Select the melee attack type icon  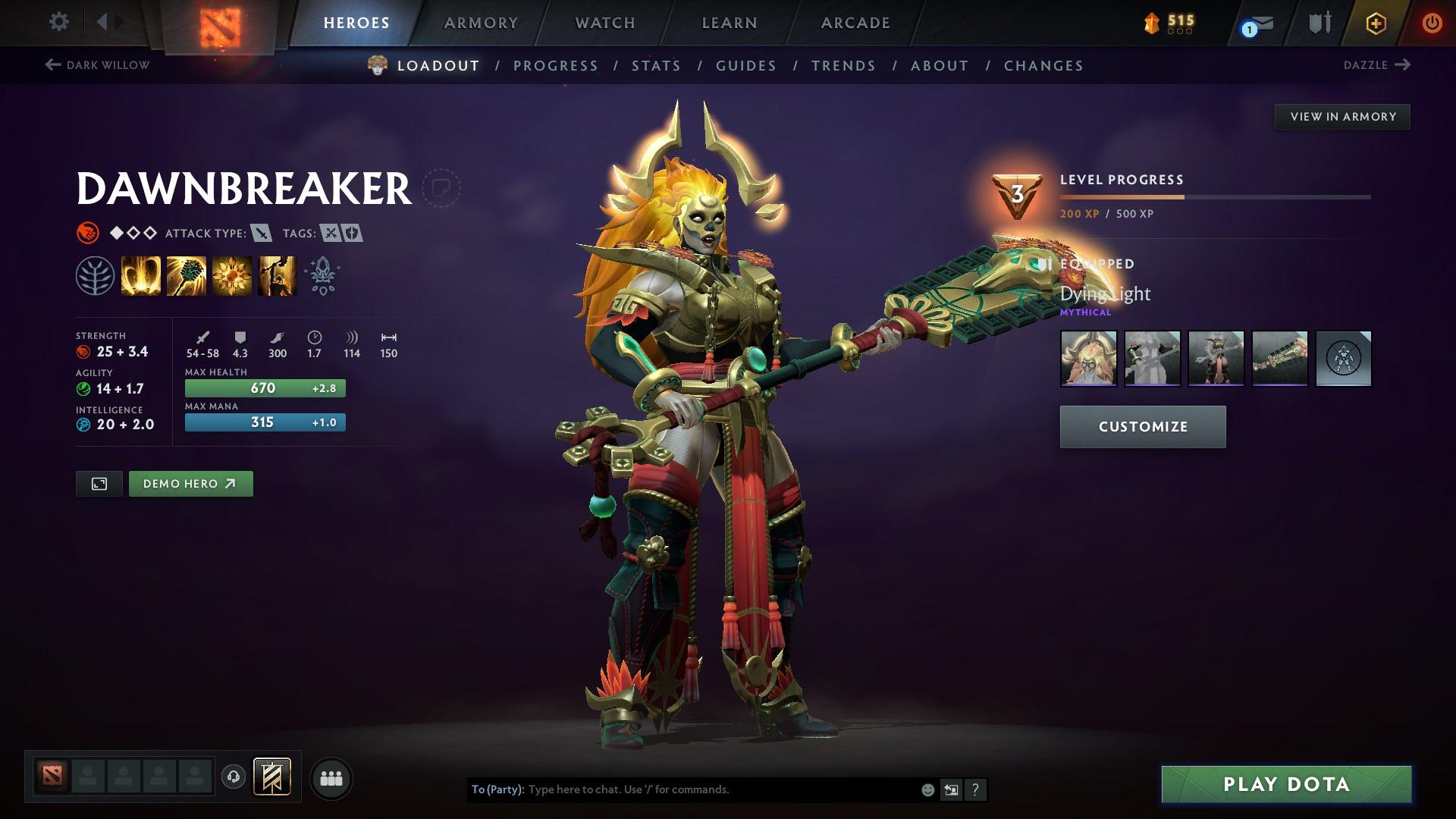click(x=261, y=234)
